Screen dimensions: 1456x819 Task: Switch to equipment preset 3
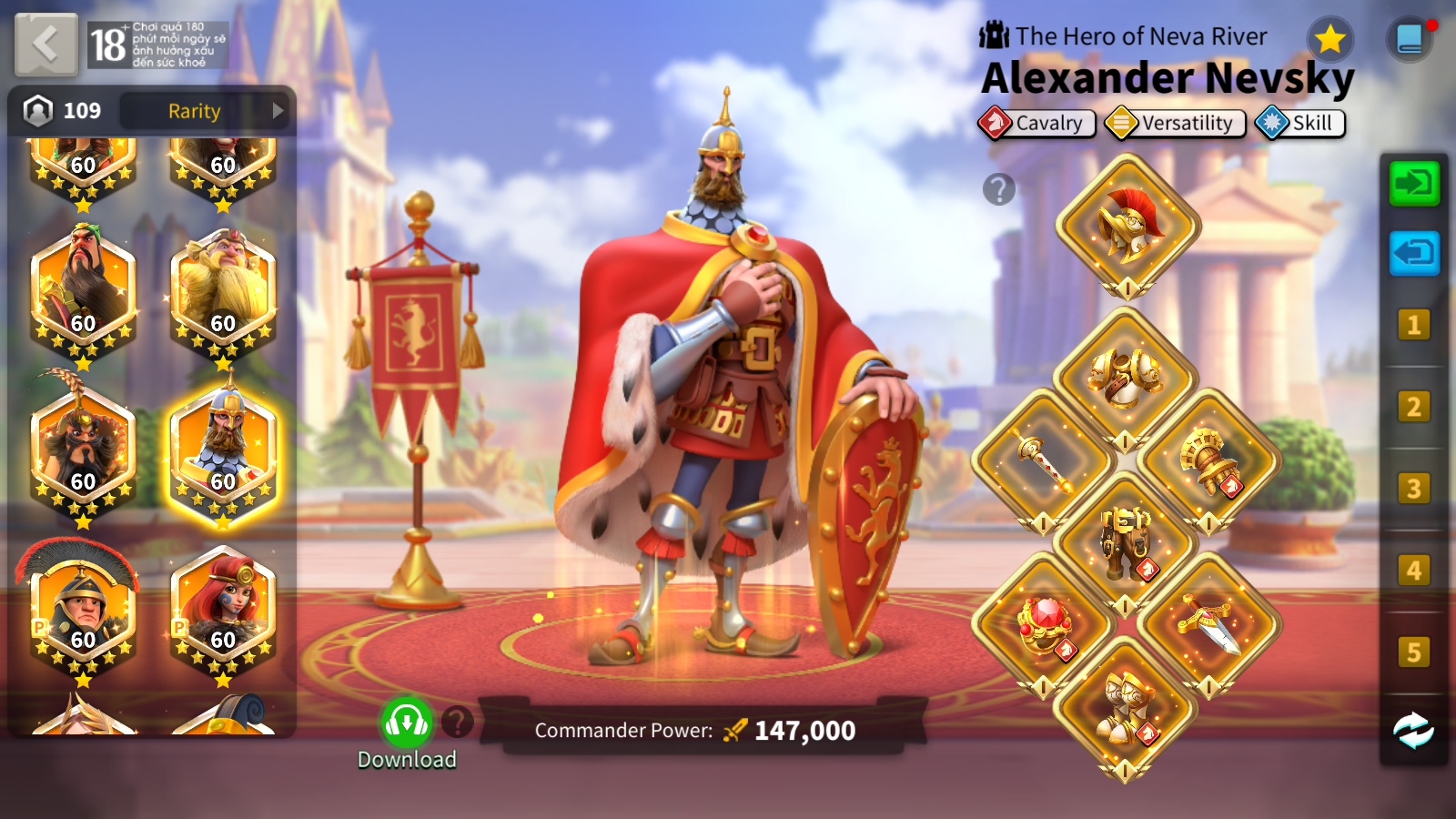pyautogui.click(x=1413, y=489)
